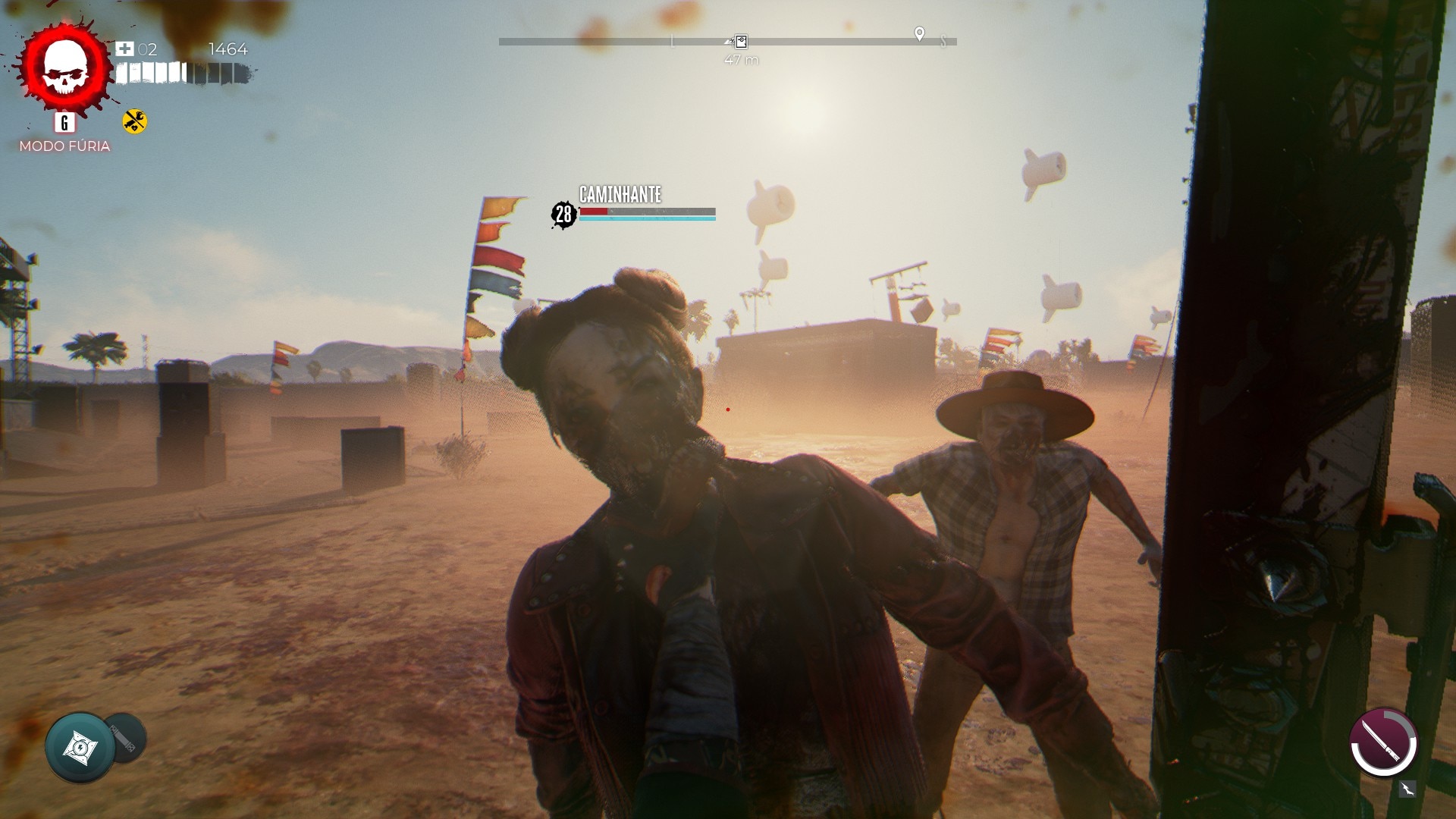
Task: Click the quest objective marker on compass
Action: coord(741,42)
